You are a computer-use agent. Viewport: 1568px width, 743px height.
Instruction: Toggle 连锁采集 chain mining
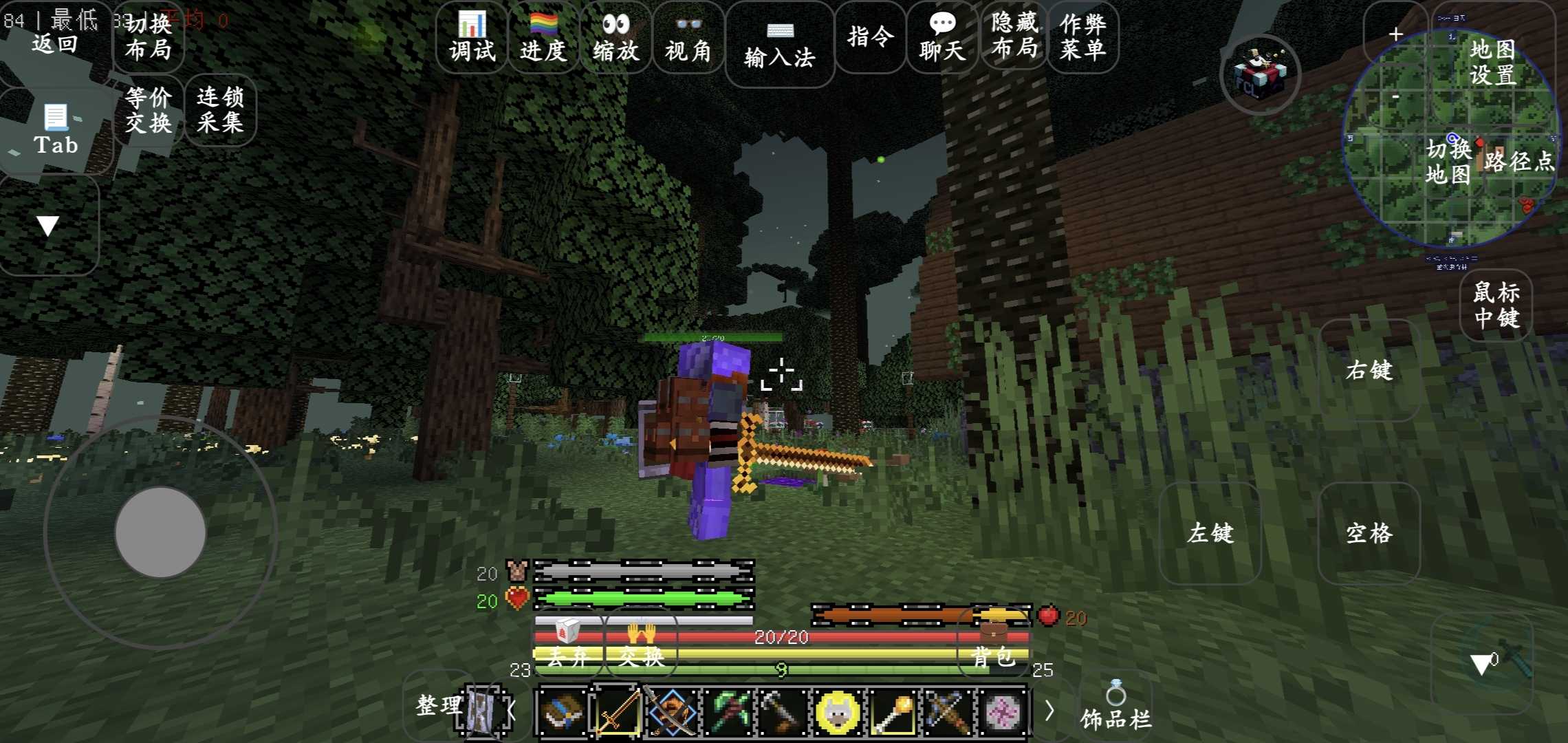click(220, 110)
